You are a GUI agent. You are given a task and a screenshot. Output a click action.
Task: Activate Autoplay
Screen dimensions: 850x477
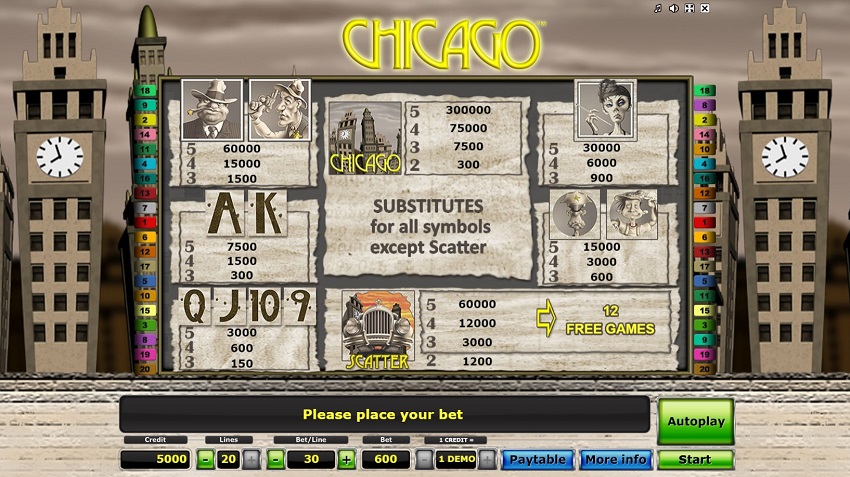pyautogui.click(x=695, y=421)
